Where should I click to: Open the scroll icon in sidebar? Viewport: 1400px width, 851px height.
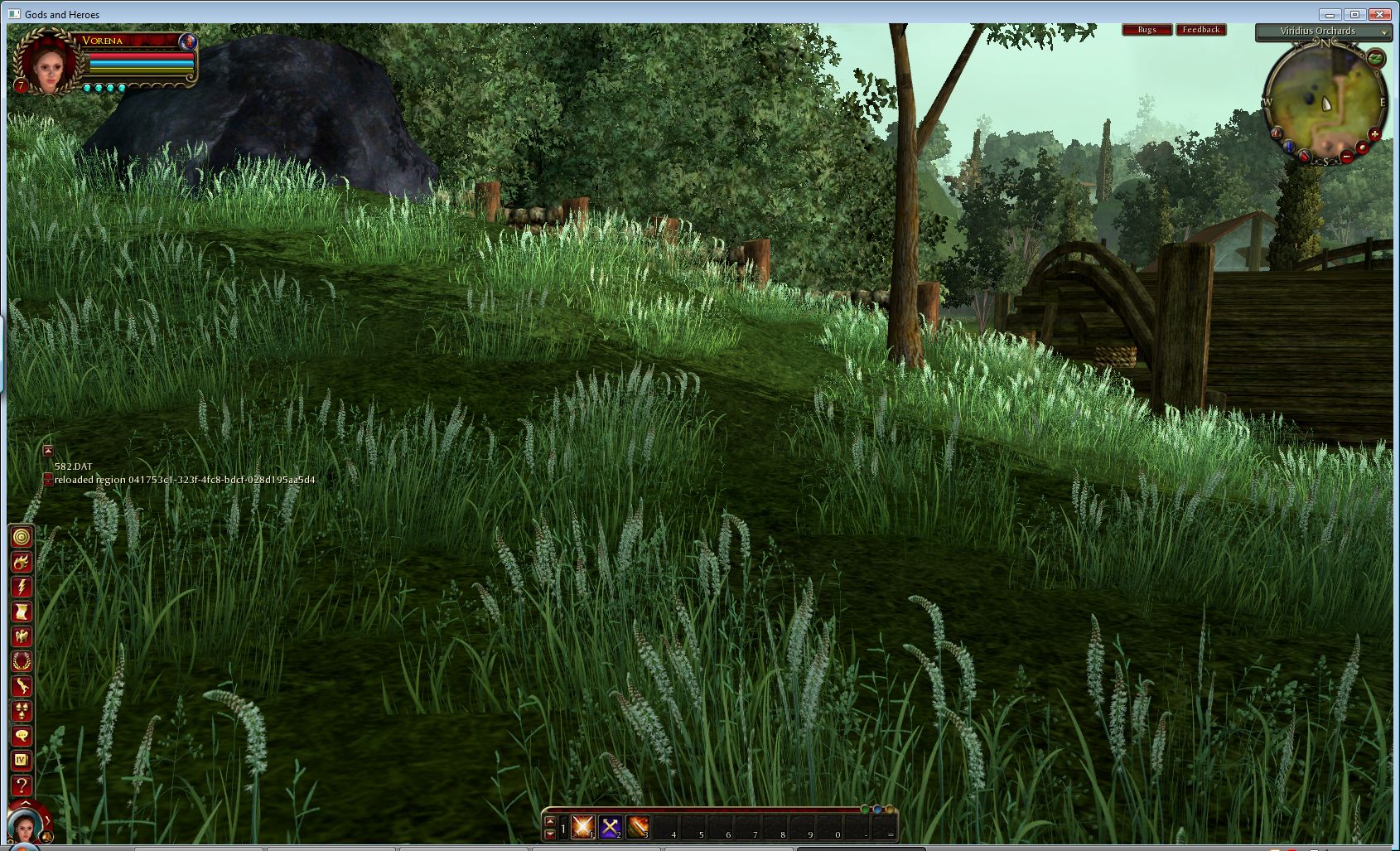22,612
